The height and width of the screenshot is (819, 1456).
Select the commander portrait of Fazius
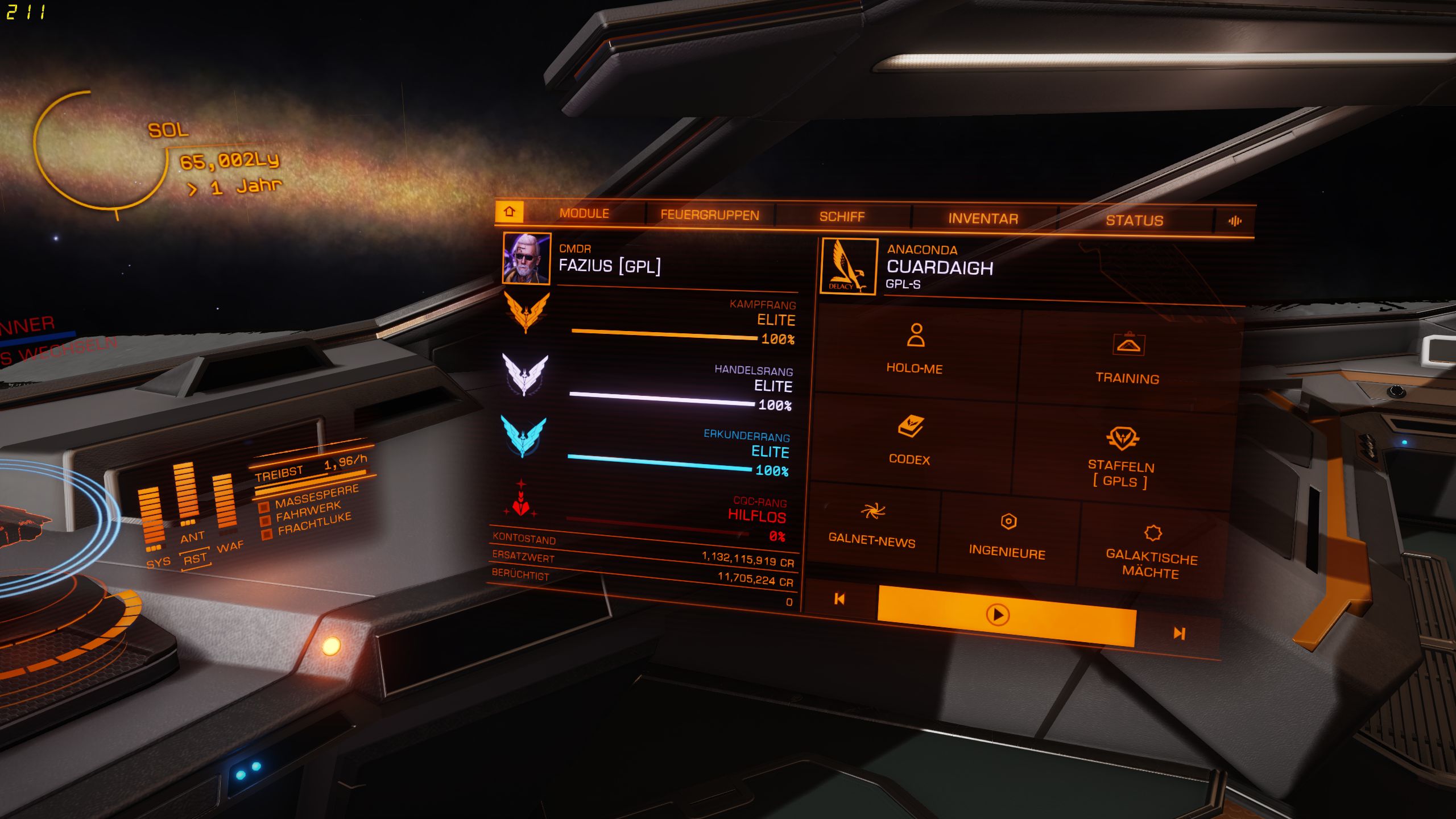pyautogui.click(x=527, y=258)
